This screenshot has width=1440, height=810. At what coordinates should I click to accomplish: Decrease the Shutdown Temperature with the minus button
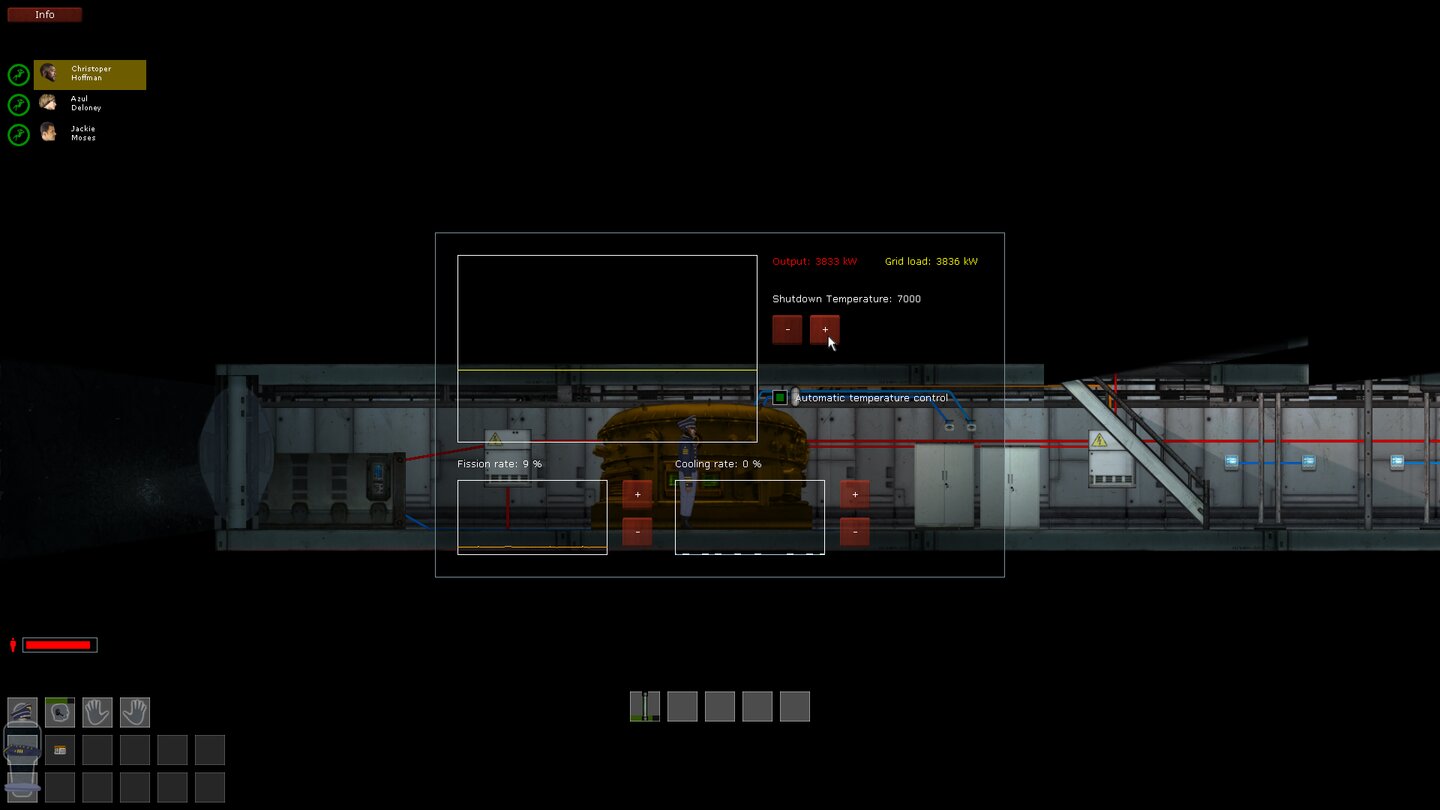click(786, 329)
